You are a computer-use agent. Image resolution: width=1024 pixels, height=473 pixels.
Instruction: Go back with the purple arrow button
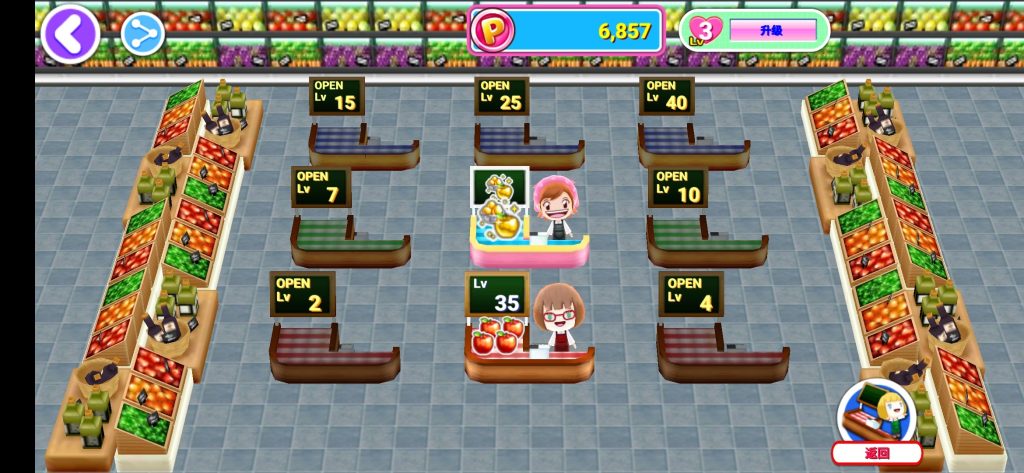(x=69, y=34)
